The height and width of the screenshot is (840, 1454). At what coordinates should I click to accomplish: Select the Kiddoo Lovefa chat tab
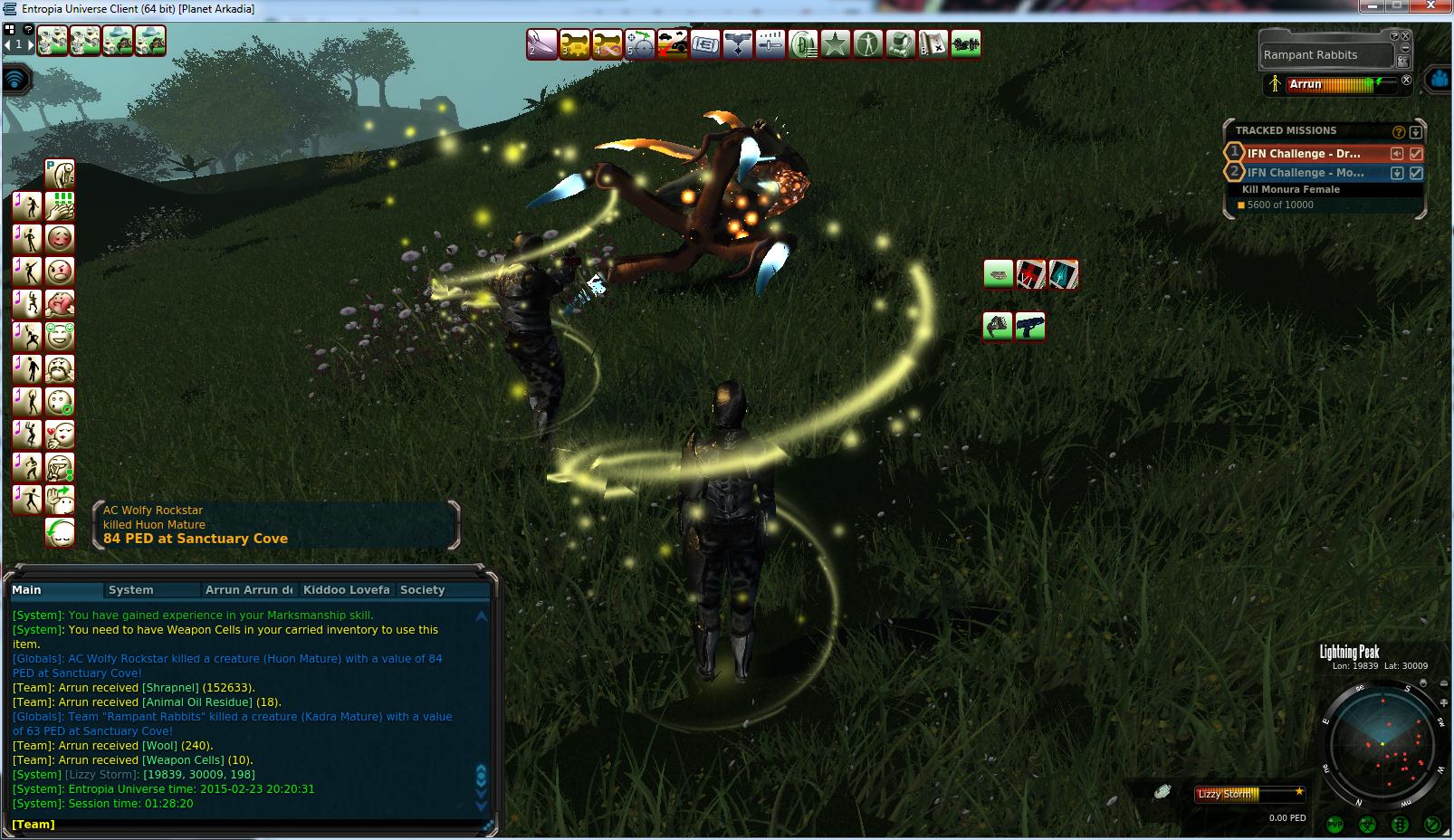click(346, 590)
